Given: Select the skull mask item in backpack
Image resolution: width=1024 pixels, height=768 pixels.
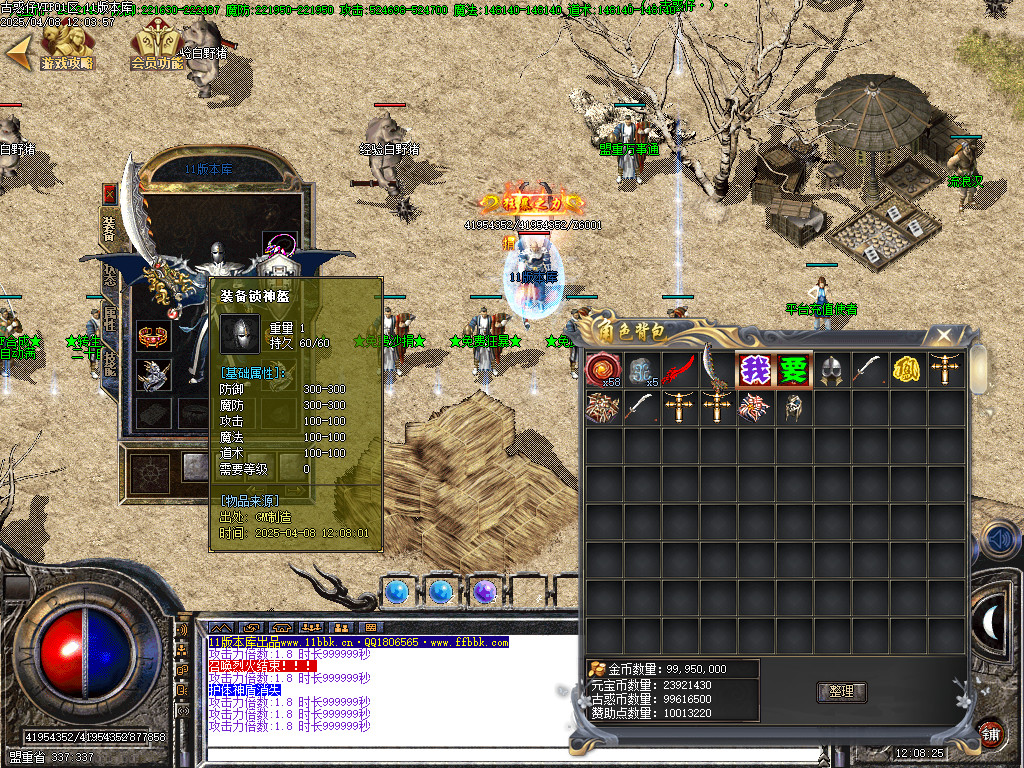Looking at the screenshot, I should [793, 407].
